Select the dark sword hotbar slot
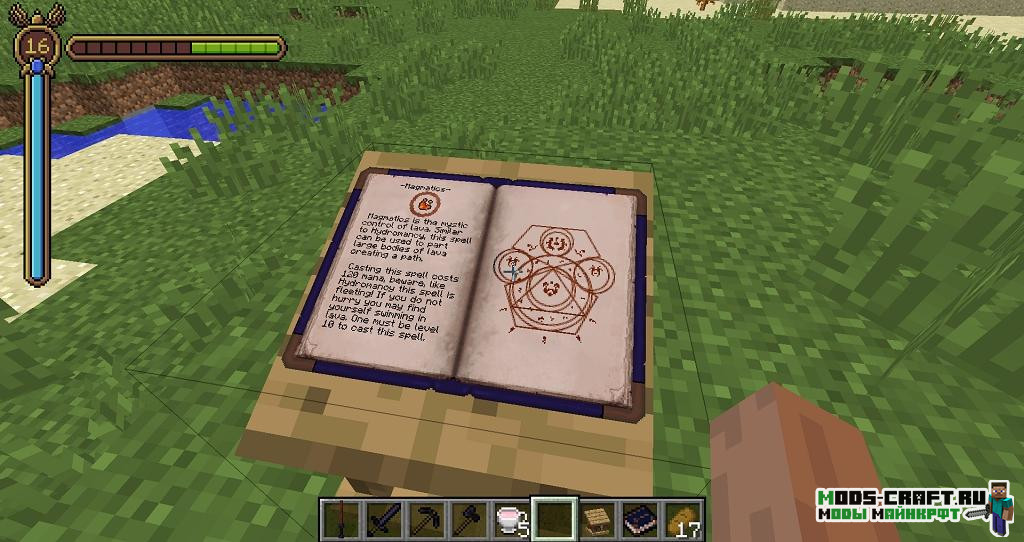 tap(384, 519)
